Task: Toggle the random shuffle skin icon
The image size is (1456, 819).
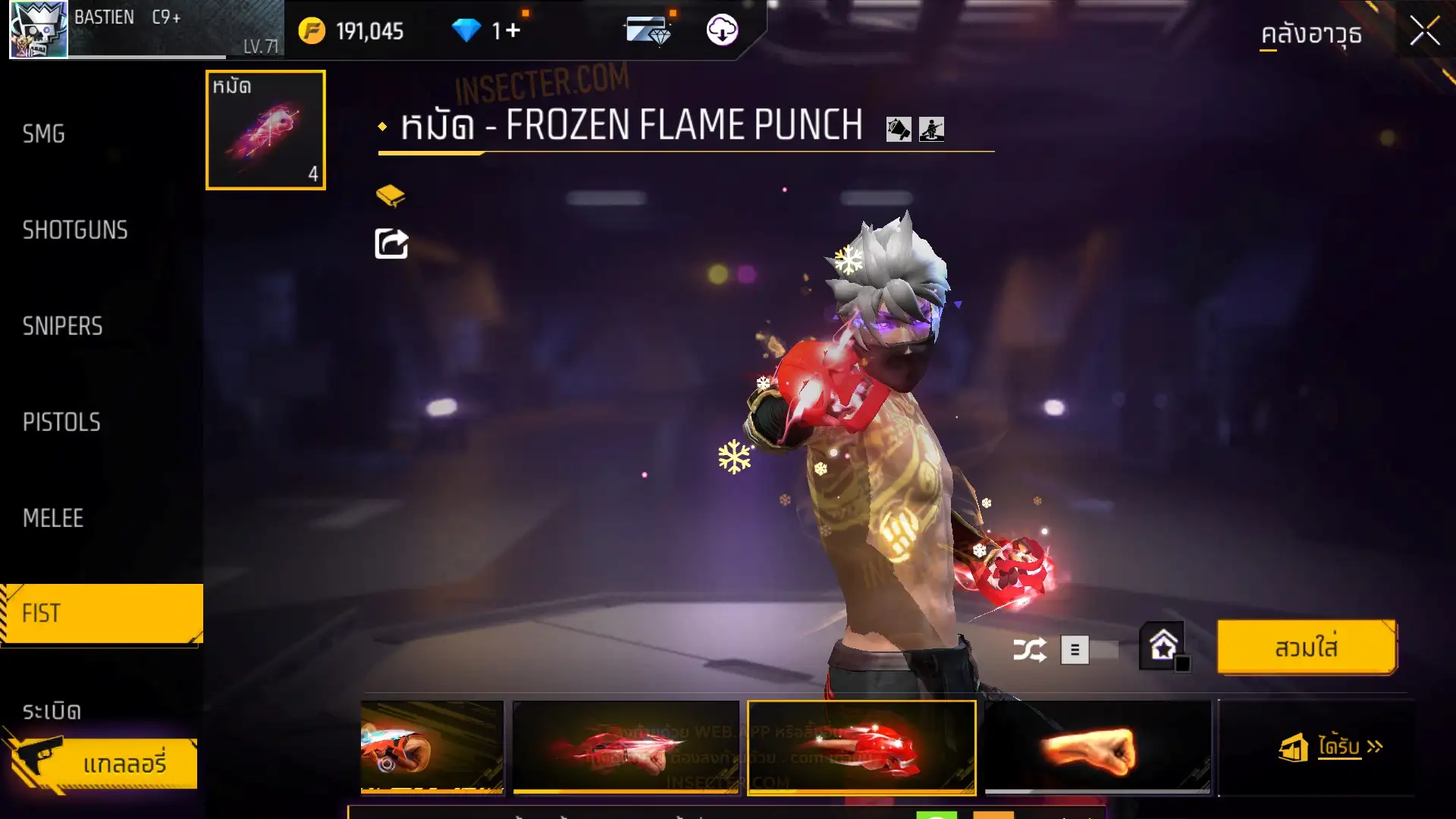Action: (1029, 650)
